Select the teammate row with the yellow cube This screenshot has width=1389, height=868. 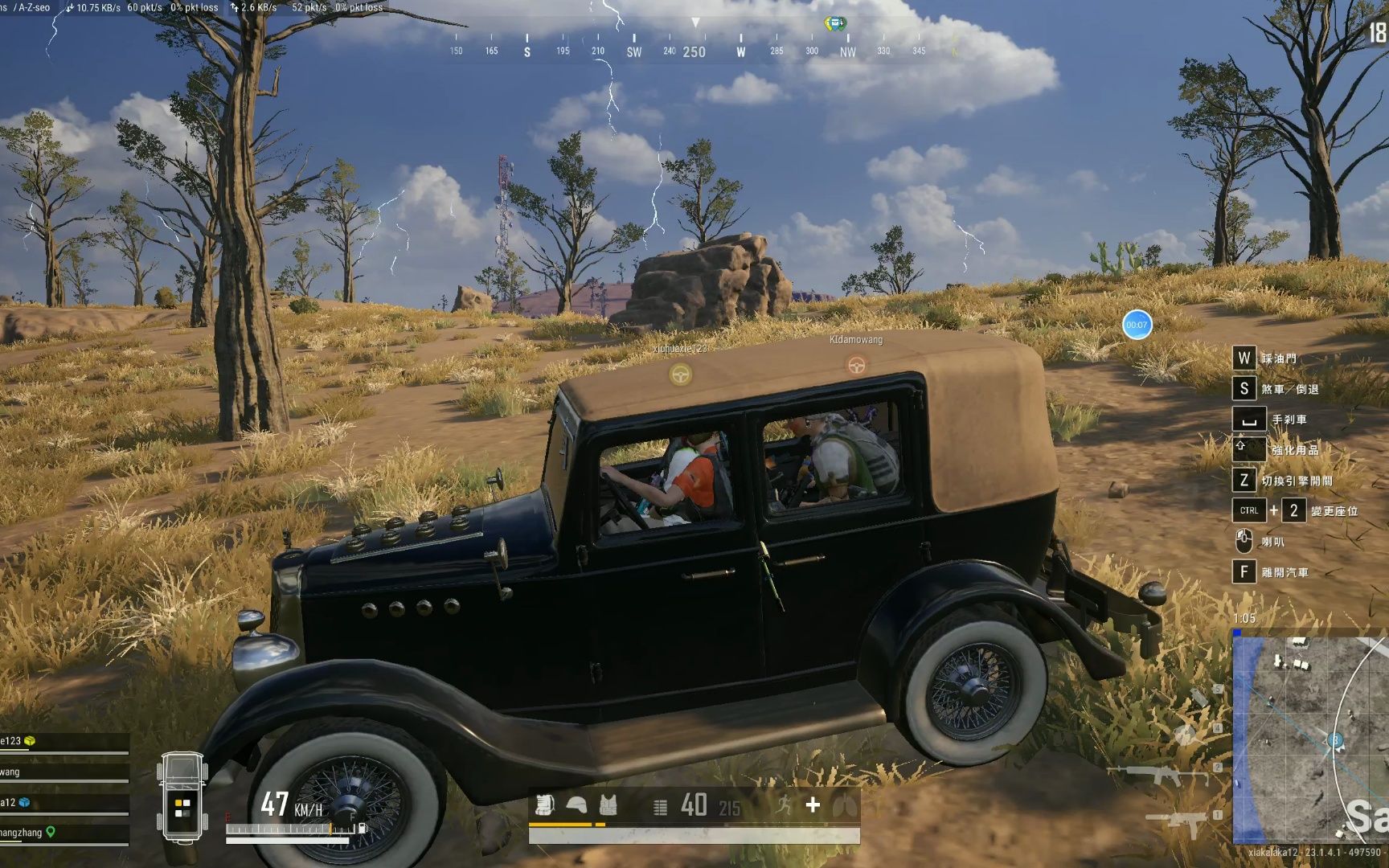coord(64,742)
